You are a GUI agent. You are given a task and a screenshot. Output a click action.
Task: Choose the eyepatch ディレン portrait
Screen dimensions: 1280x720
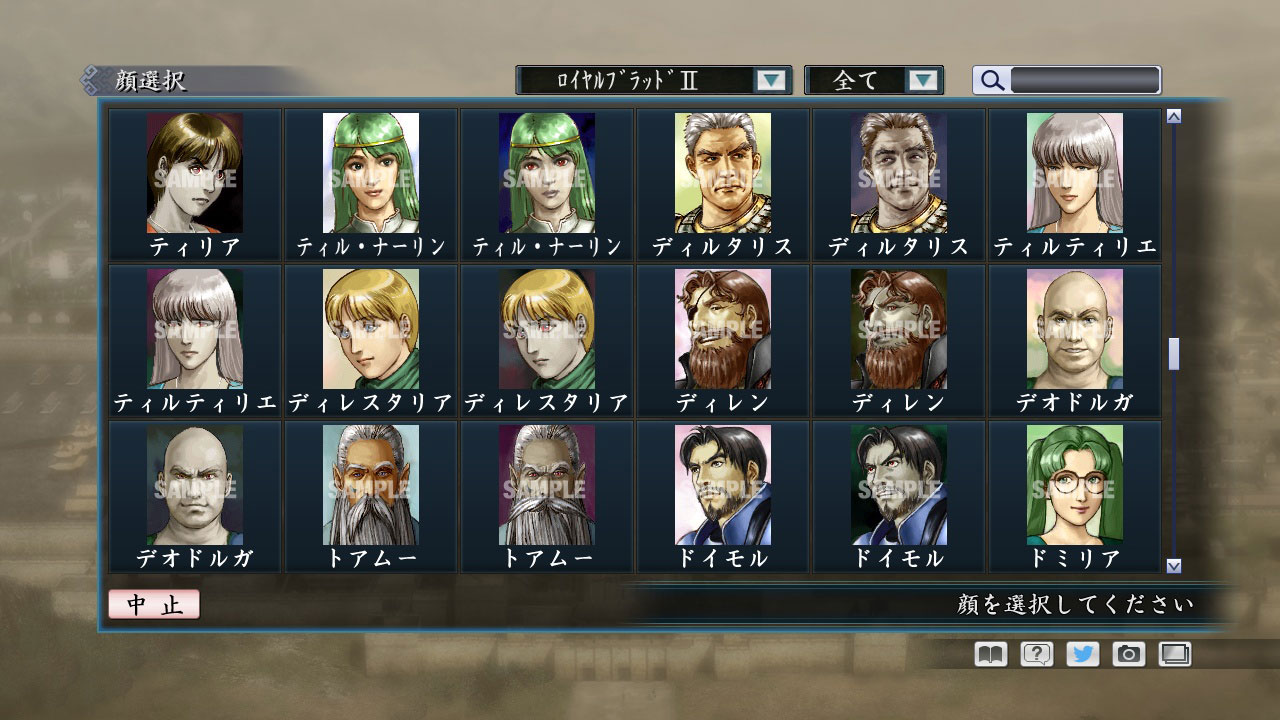721,327
